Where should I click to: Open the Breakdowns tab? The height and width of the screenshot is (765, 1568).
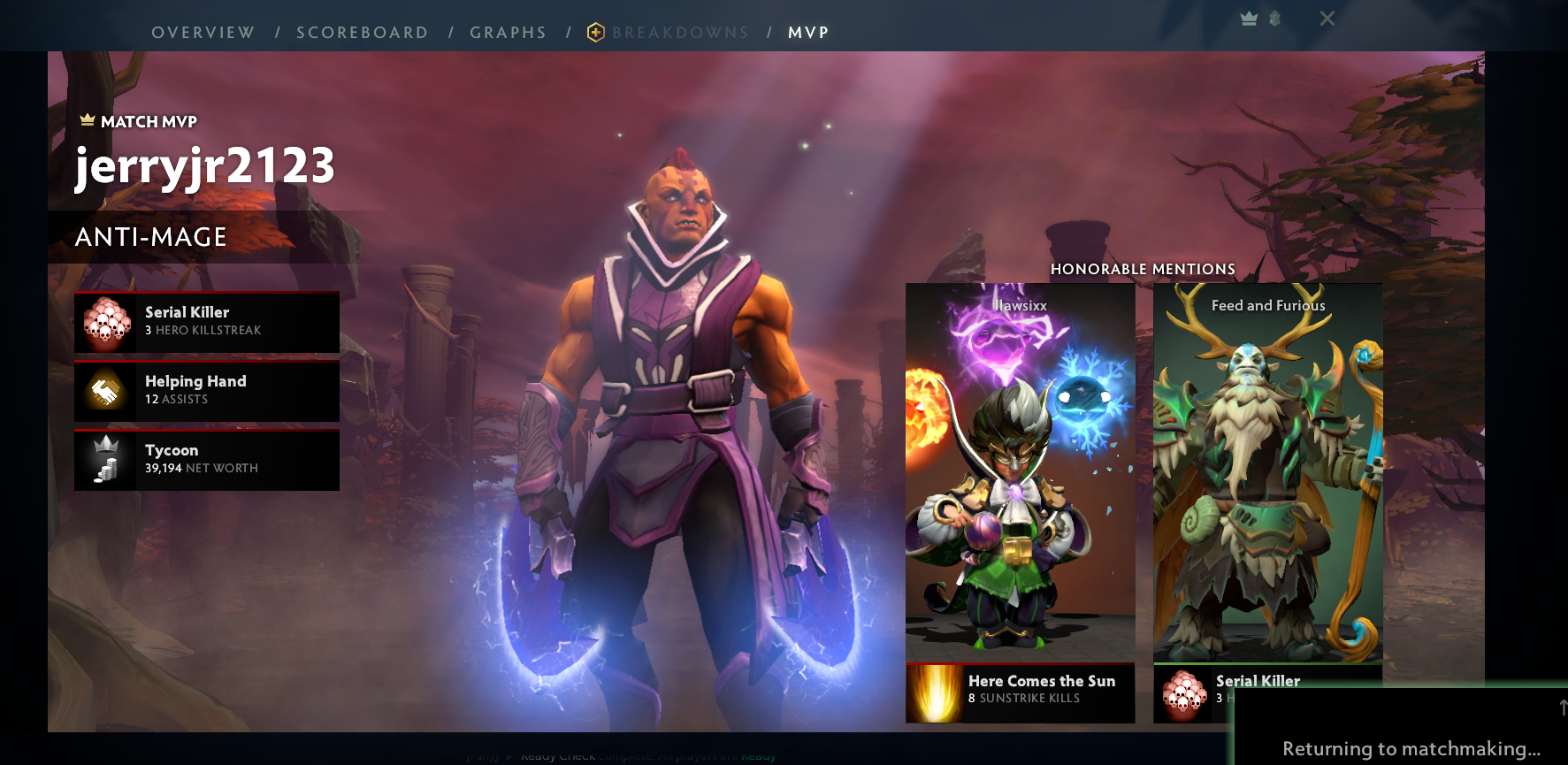679,33
